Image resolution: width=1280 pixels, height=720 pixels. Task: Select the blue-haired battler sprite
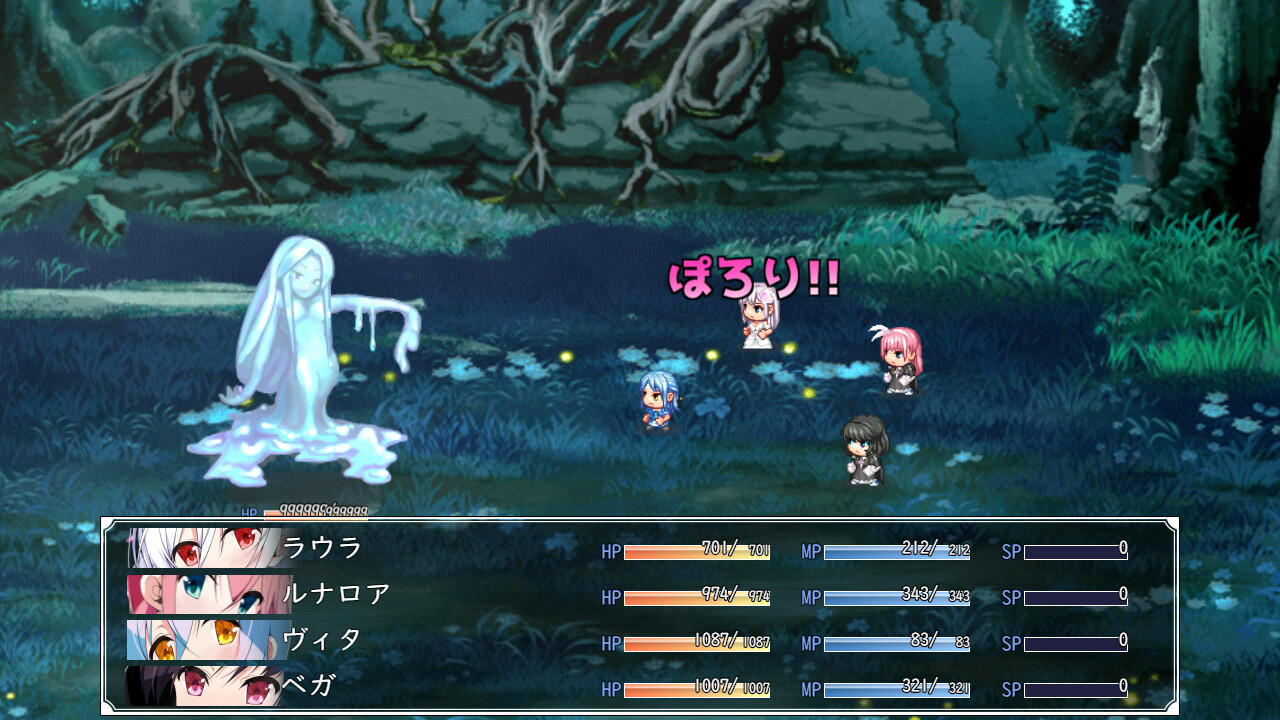[x=660, y=400]
